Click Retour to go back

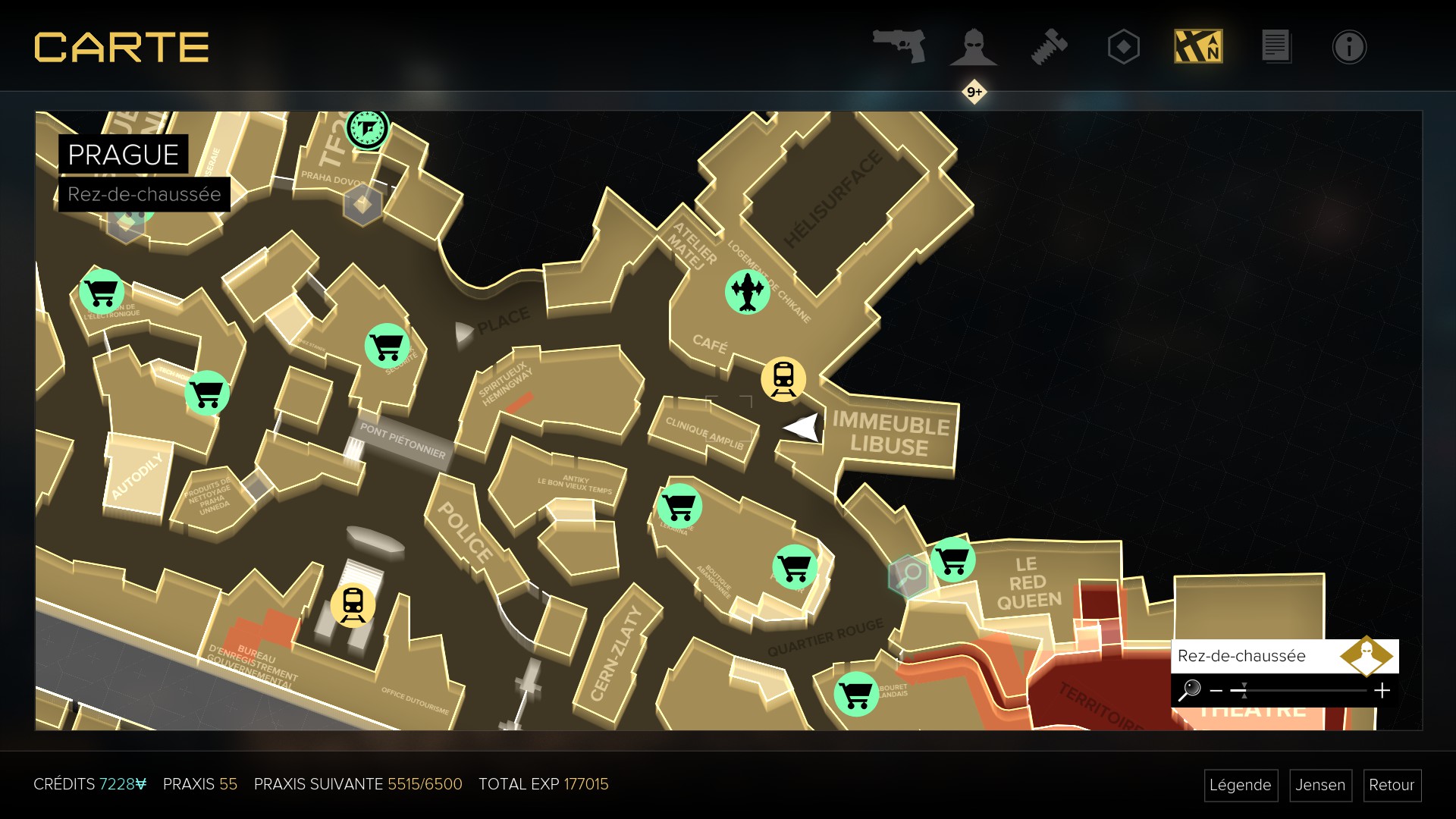coord(1392,786)
